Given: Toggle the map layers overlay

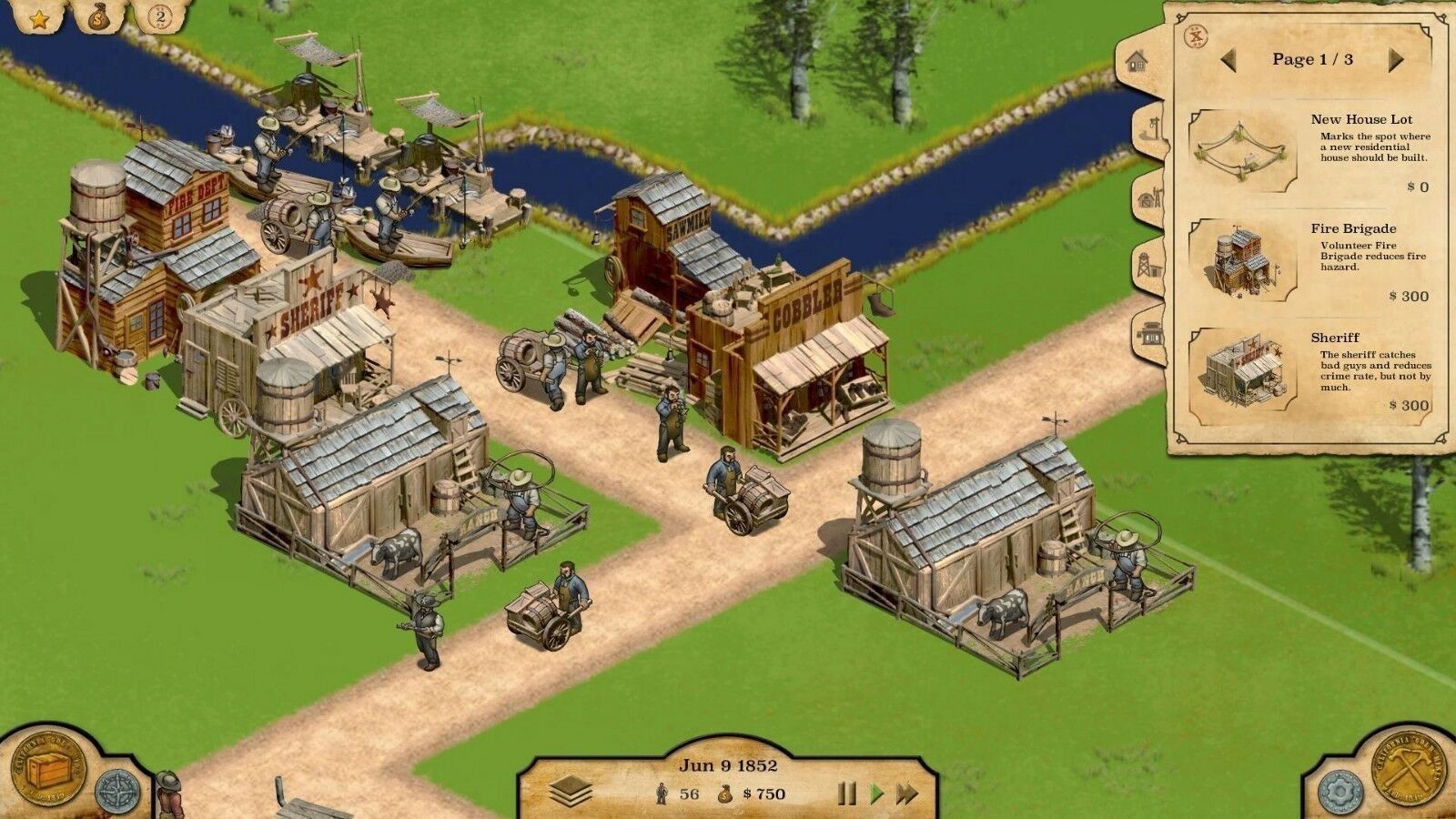Looking at the screenshot, I should (571, 793).
